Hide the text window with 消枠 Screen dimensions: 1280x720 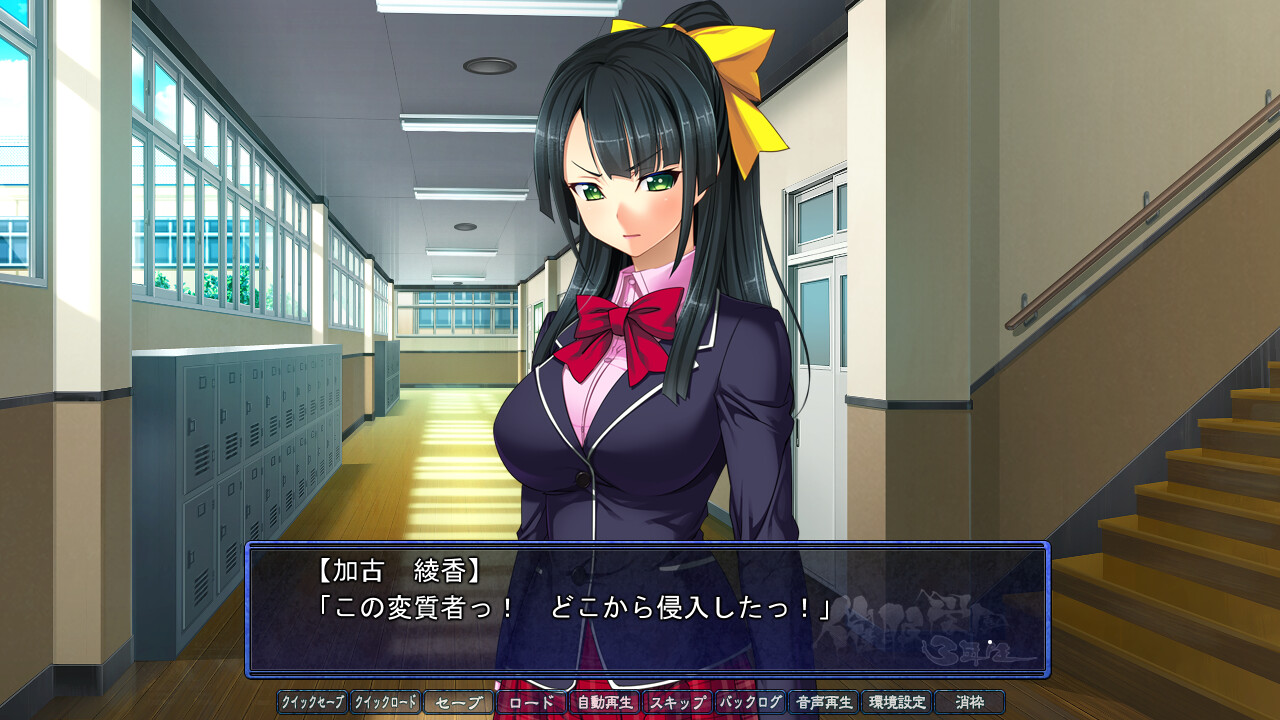coord(970,702)
